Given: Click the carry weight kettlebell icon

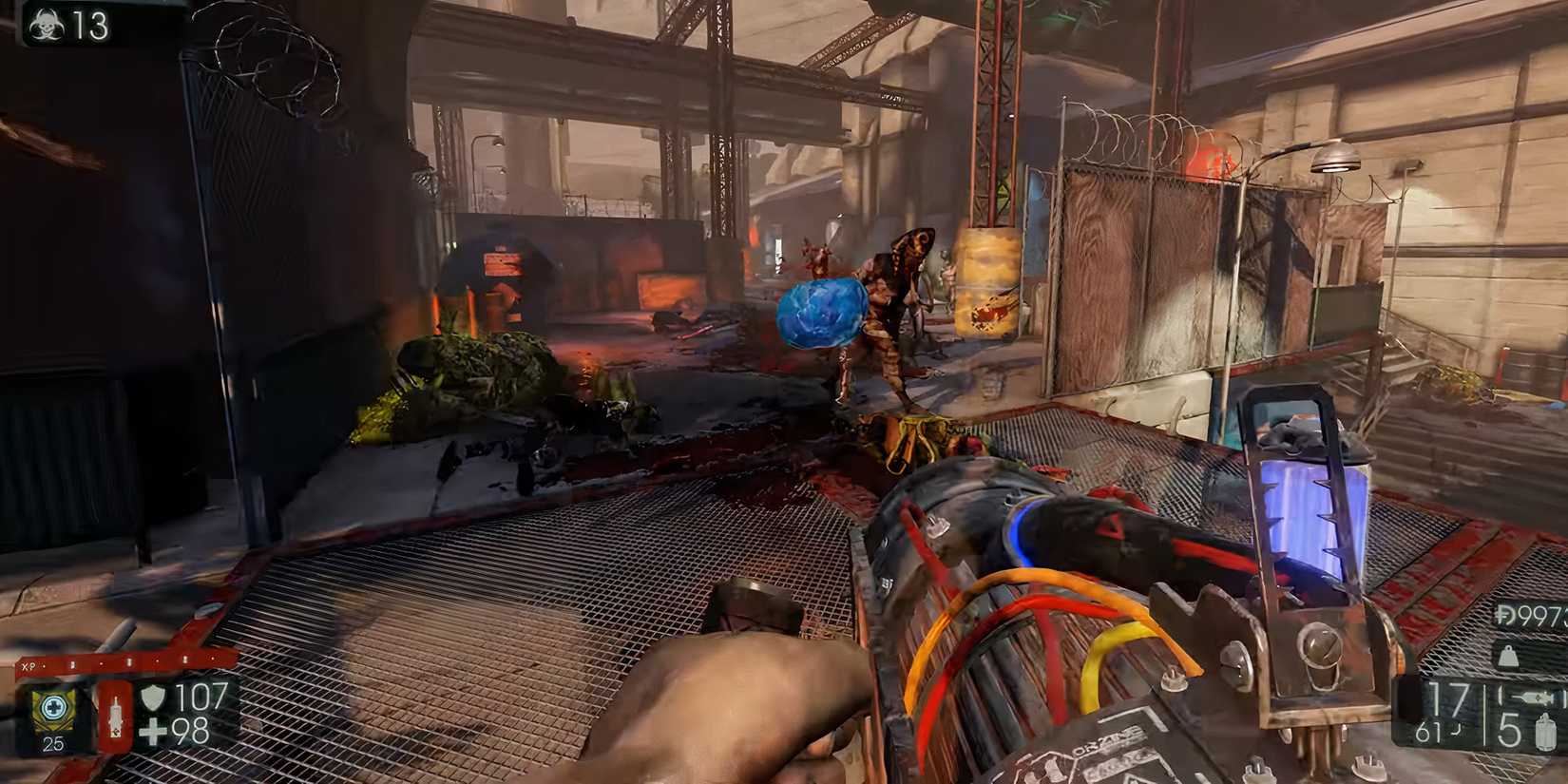Looking at the screenshot, I should 1507,657.
